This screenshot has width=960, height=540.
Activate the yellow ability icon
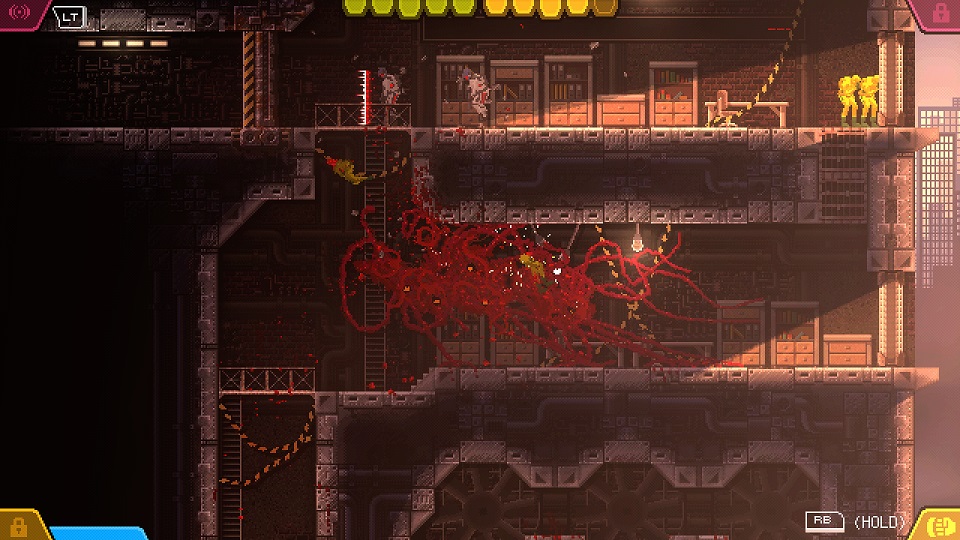[939, 525]
